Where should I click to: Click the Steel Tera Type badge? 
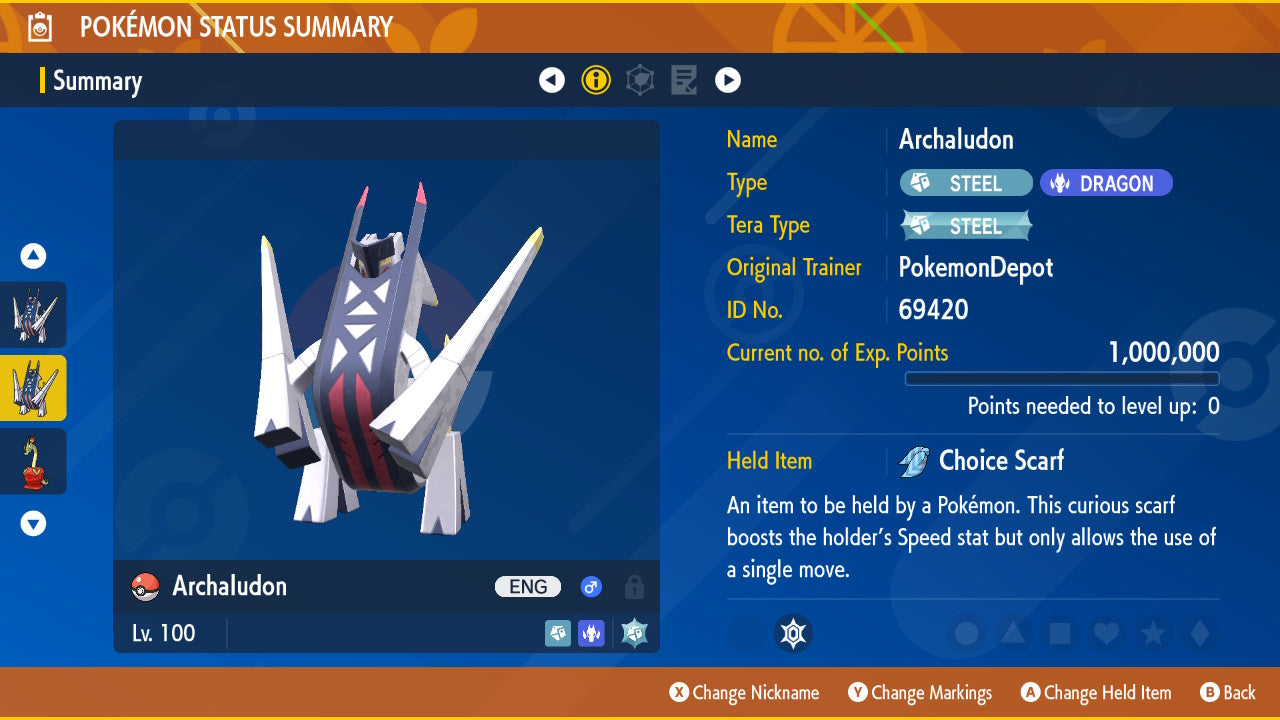(966, 226)
